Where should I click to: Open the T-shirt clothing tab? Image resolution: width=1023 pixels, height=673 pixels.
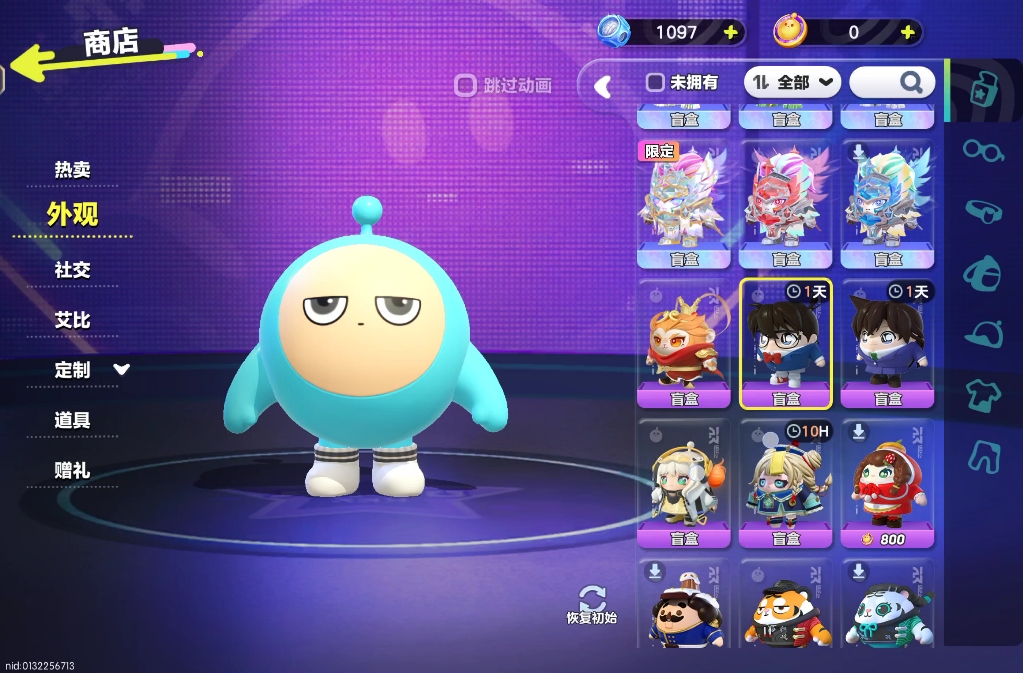pyautogui.click(x=983, y=395)
